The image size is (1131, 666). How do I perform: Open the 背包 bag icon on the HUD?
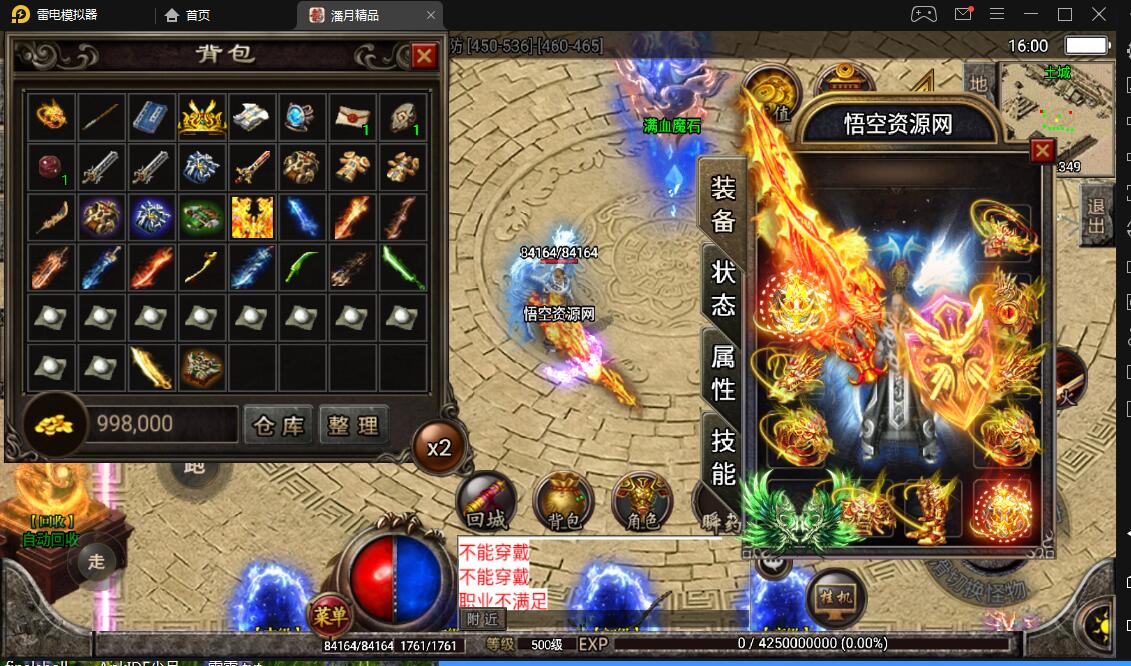pos(563,499)
